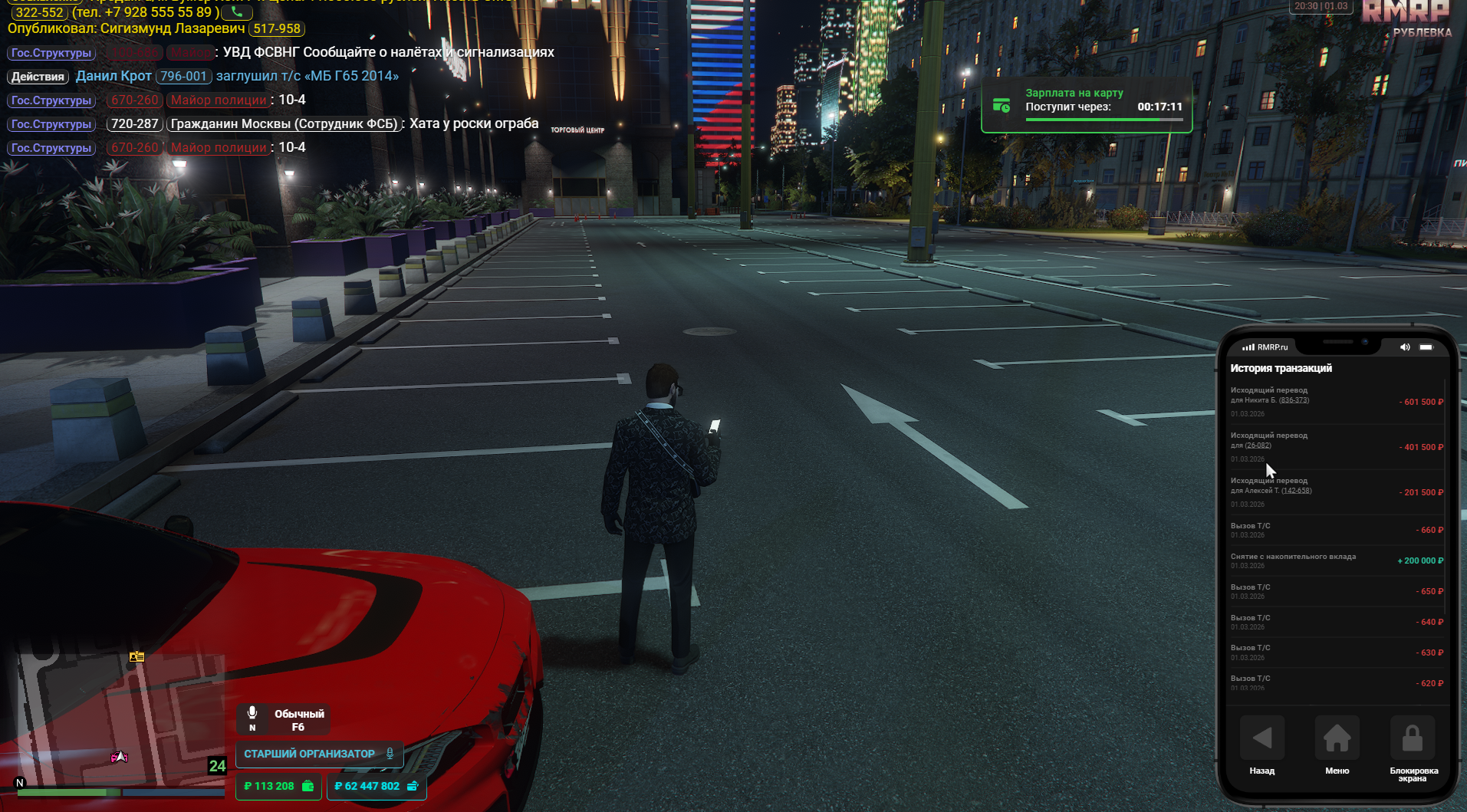Select the 26-082 recipient link
This screenshot has width=1467, height=812.
[x=1258, y=445]
